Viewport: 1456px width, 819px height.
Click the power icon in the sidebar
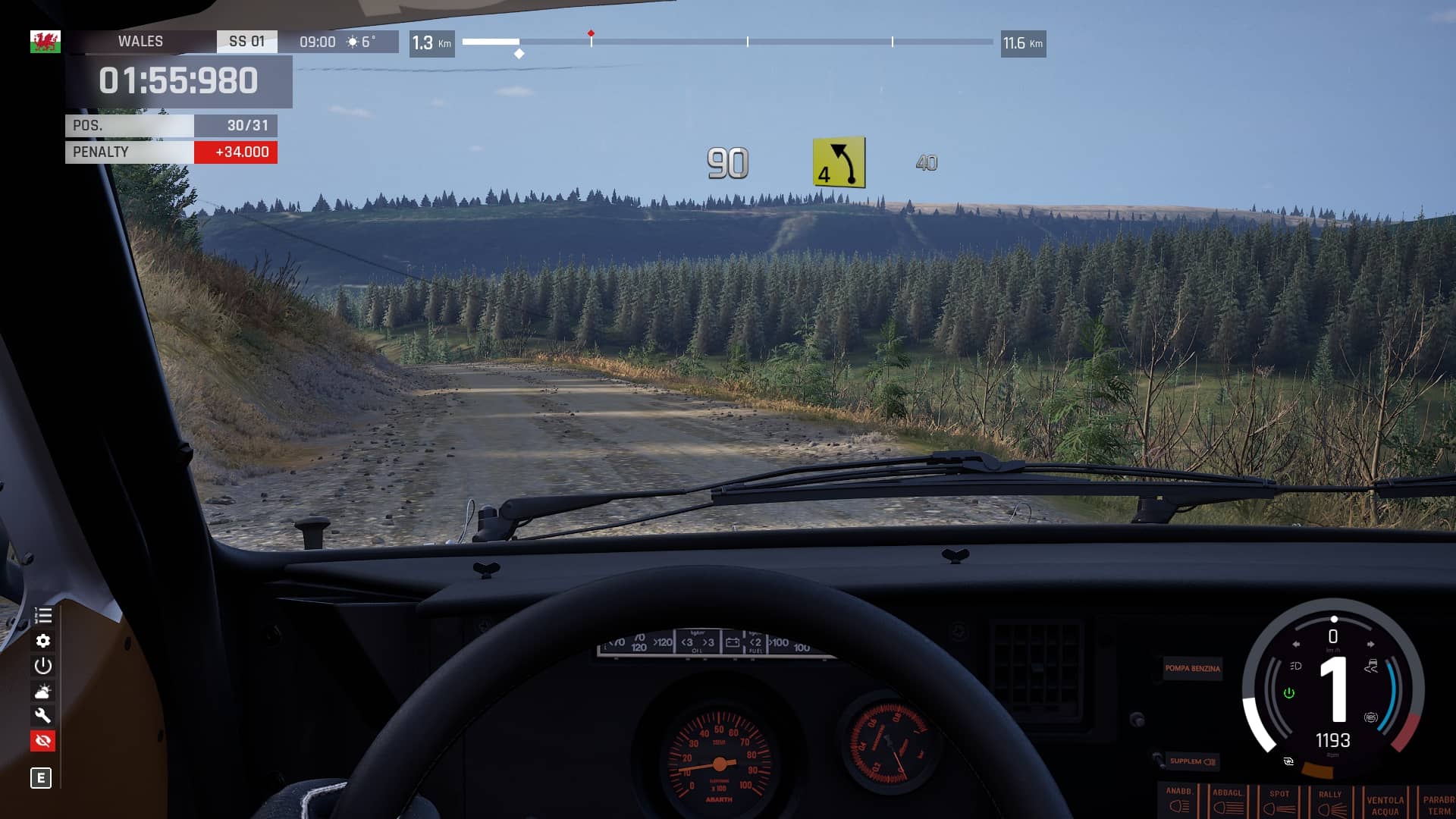pyautogui.click(x=43, y=666)
